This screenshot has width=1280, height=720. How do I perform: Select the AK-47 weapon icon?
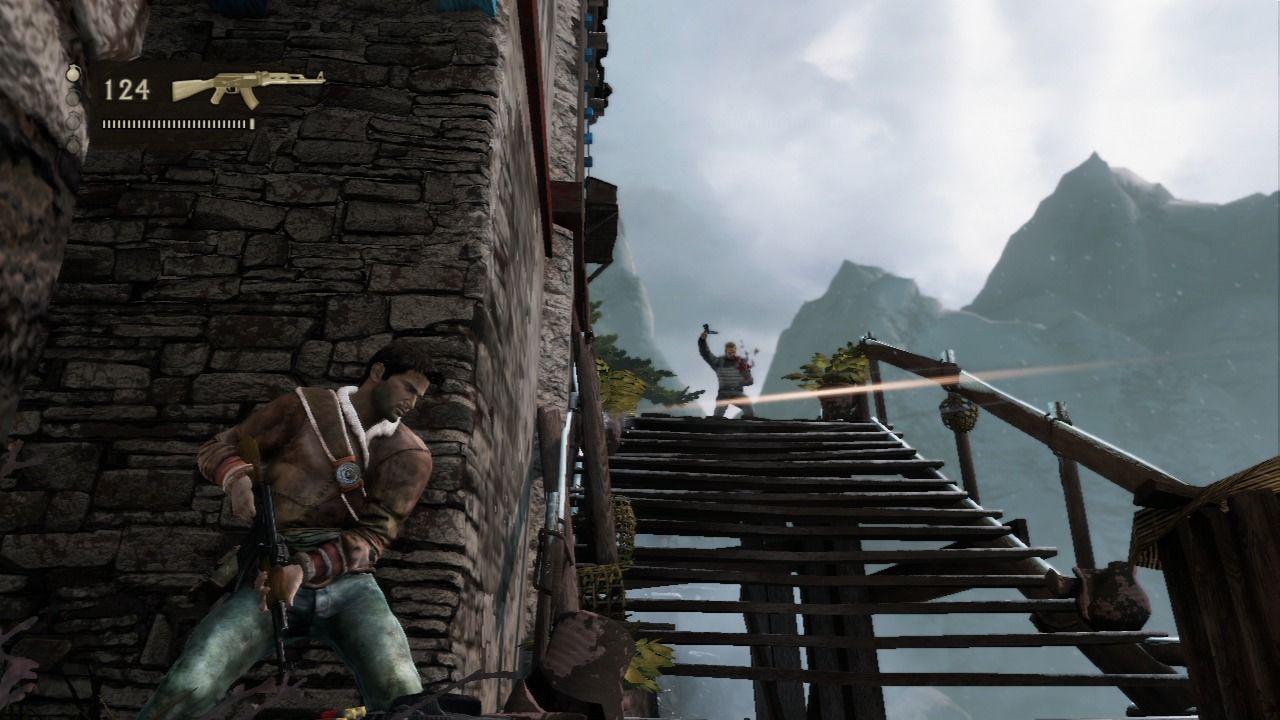(245, 87)
